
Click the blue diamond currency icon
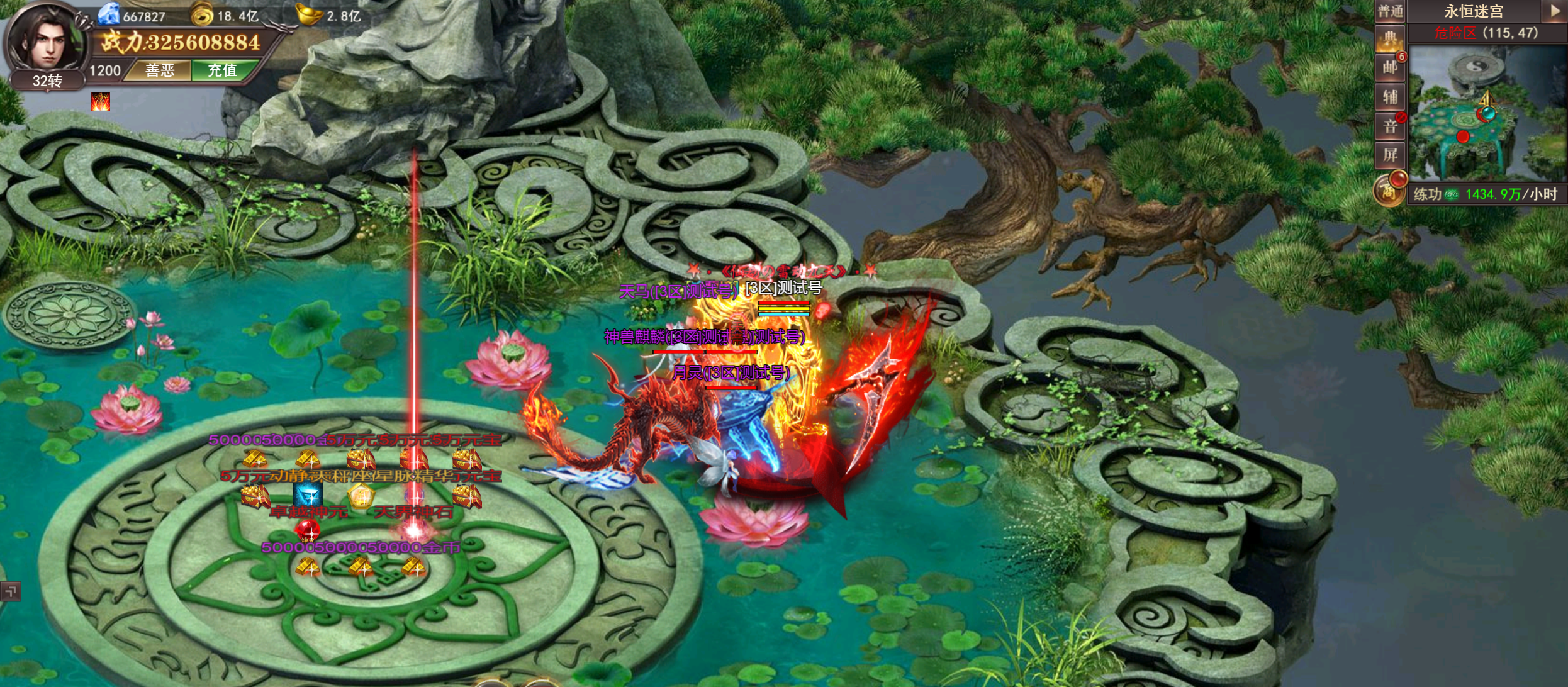[109, 14]
